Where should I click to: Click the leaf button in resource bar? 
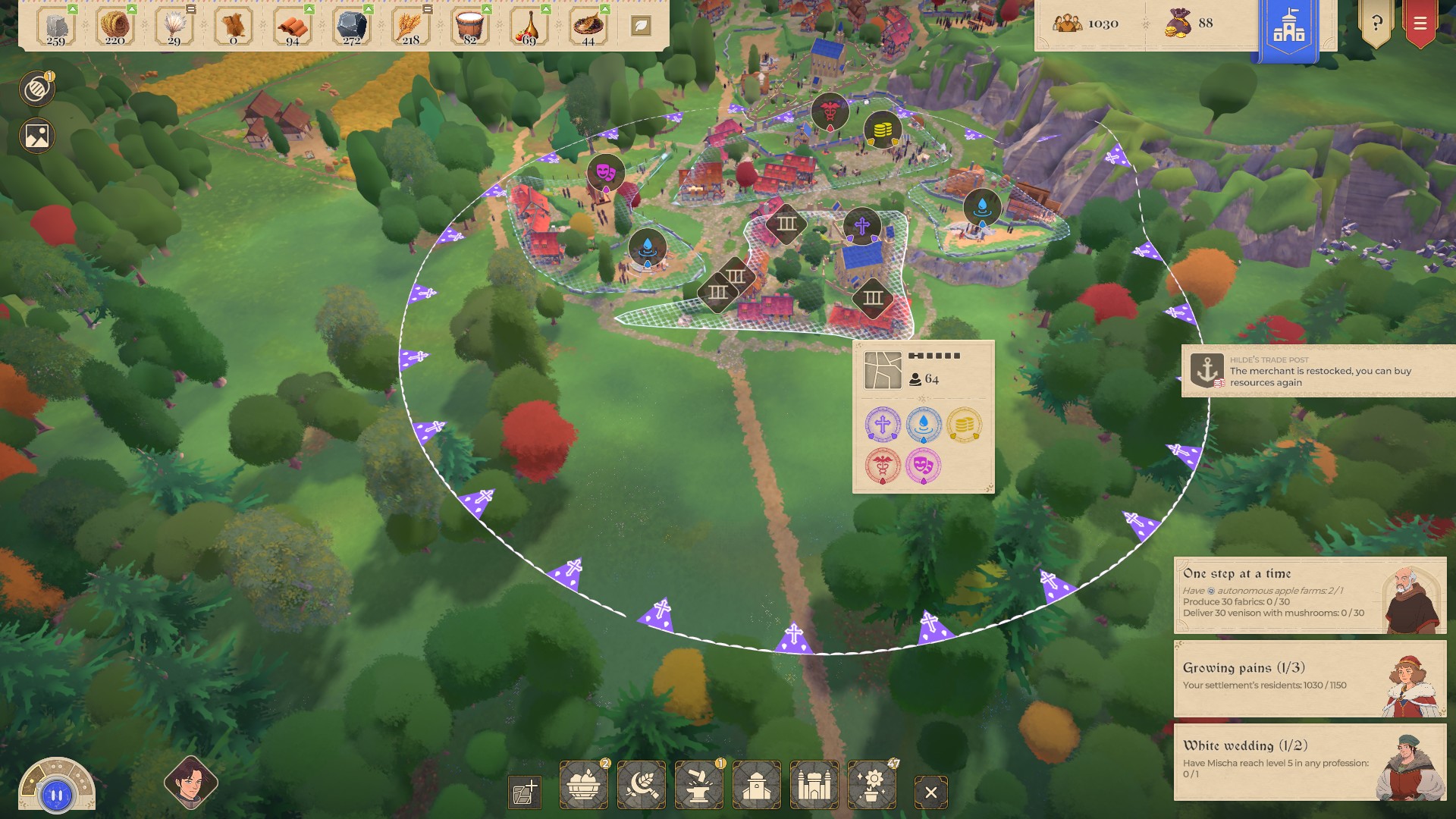tap(641, 26)
